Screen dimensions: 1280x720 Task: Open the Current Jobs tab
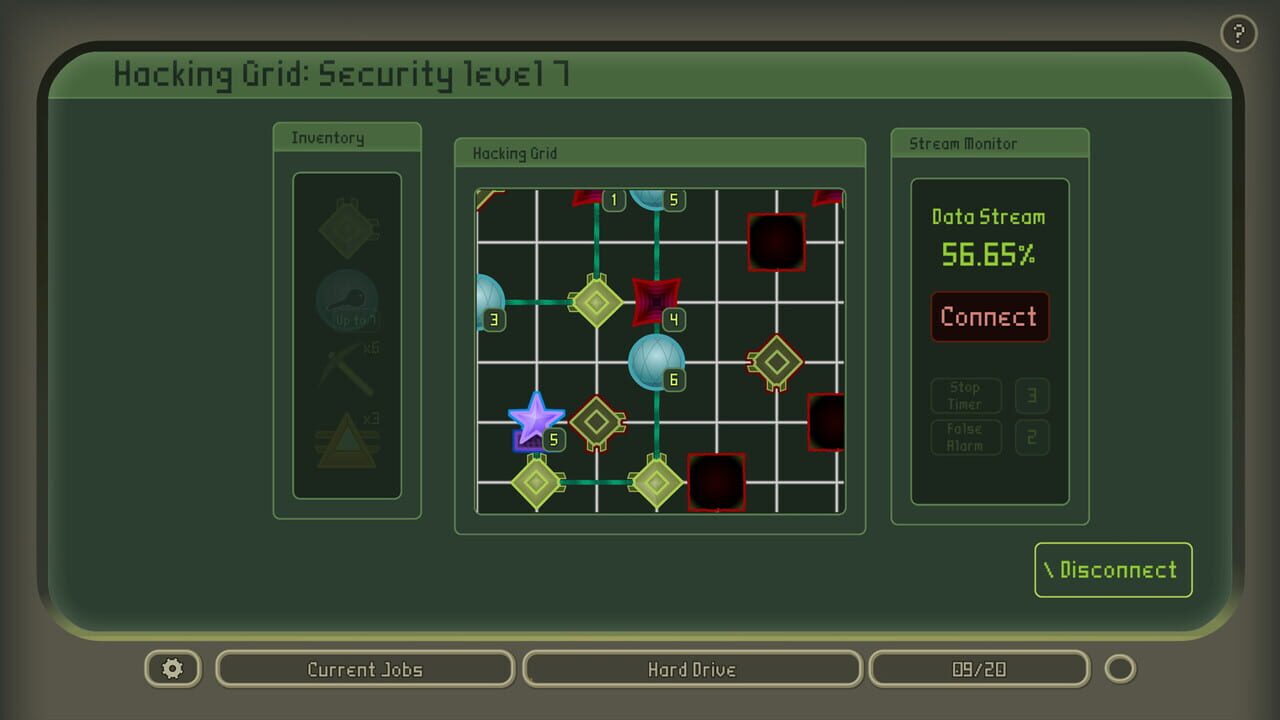click(365, 668)
